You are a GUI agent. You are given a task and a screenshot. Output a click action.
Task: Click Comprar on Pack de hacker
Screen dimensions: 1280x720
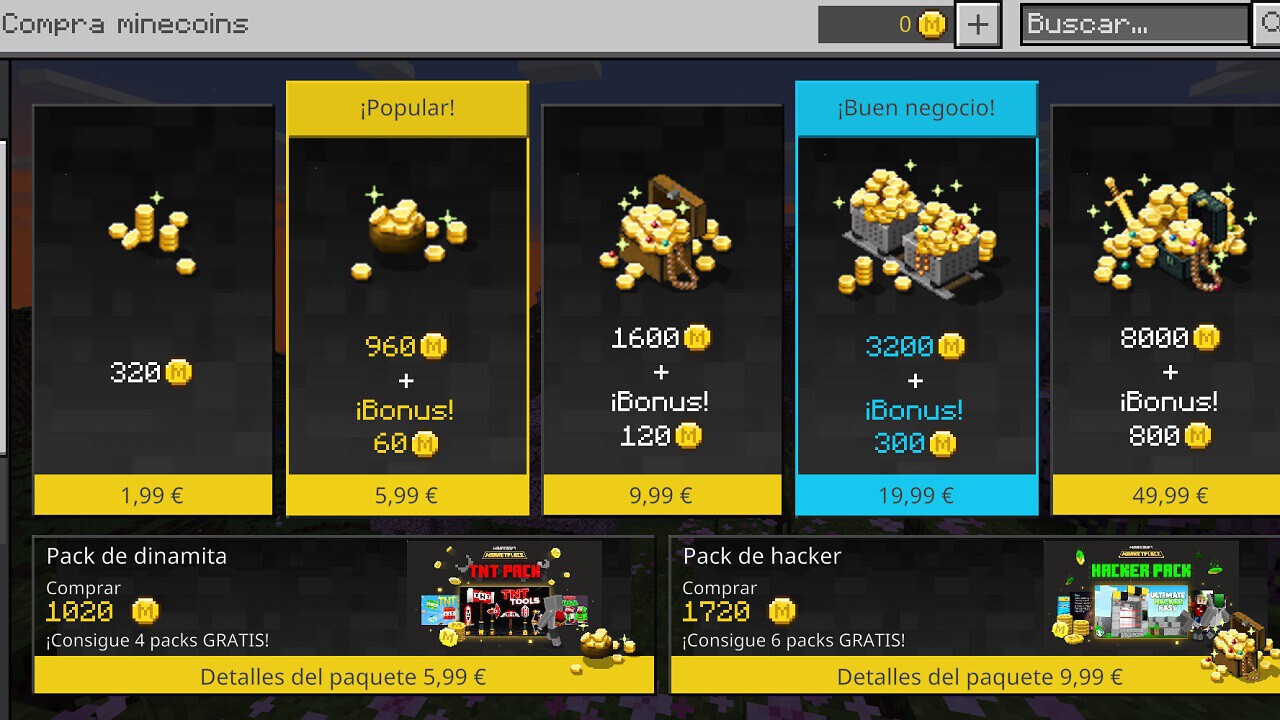[718, 590]
